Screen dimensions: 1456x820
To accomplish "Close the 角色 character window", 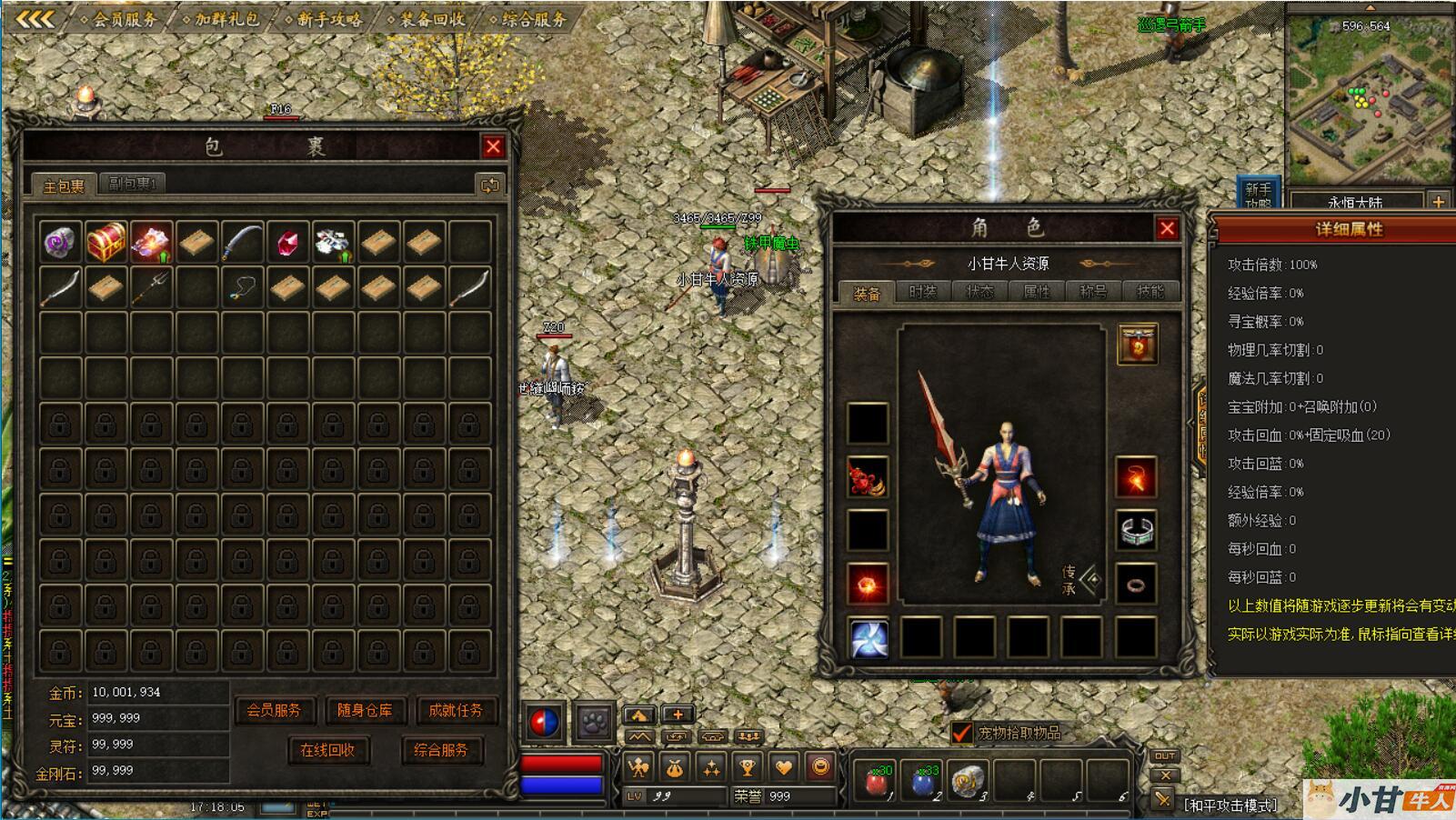I will (1167, 228).
